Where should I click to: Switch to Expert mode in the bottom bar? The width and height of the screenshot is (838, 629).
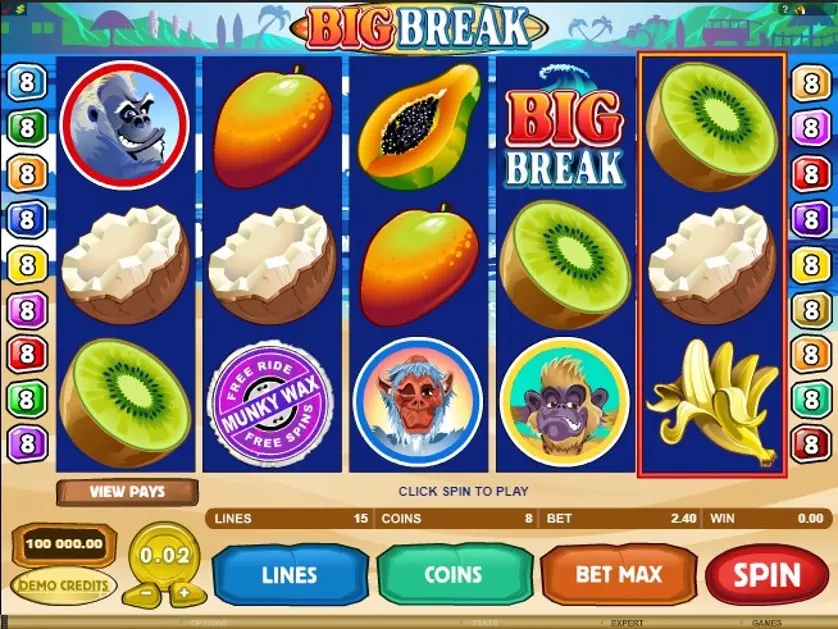(x=628, y=622)
